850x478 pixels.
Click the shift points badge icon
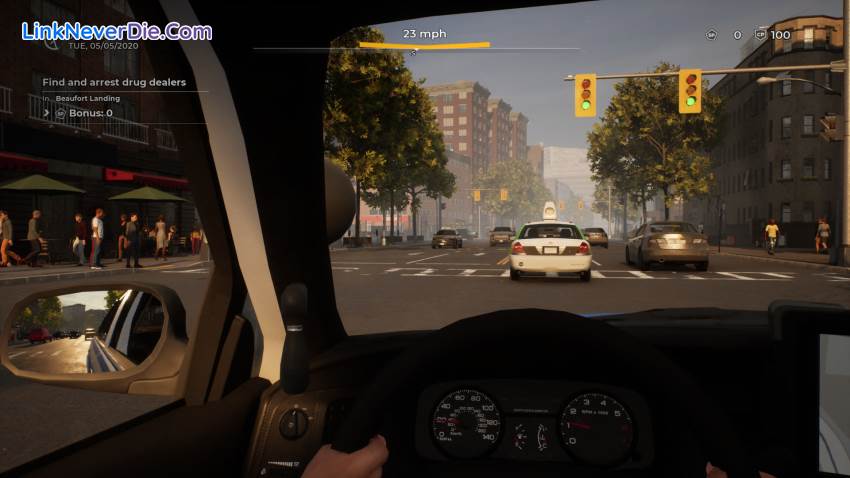click(x=711, y=35)
